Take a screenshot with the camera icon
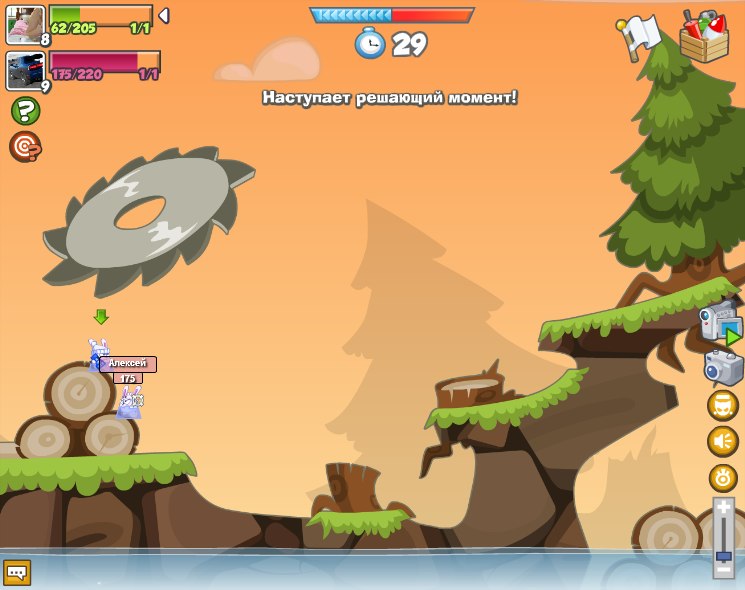The width and height of the screenshot is (745, 590). tap(723, 367)
